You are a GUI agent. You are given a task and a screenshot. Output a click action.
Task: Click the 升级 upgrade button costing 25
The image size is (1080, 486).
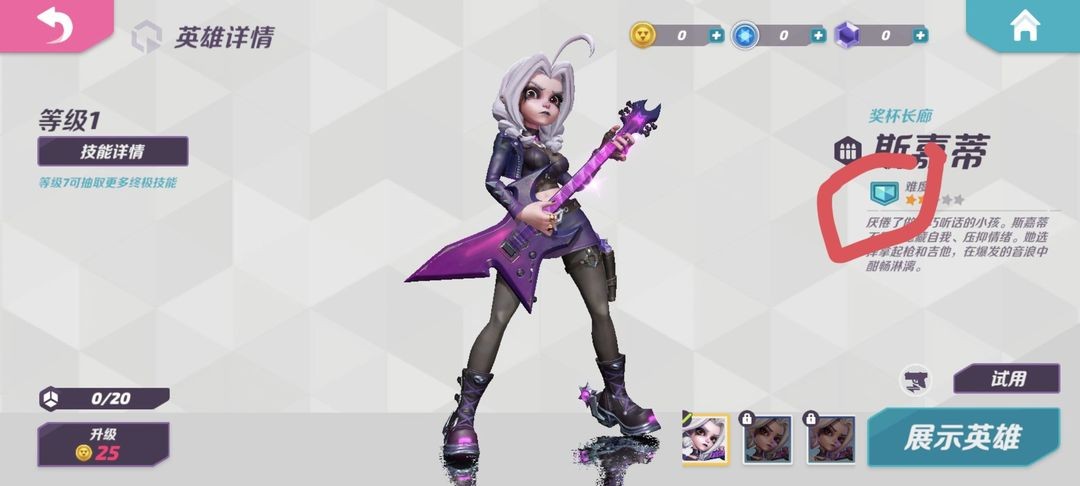(104, 444)
